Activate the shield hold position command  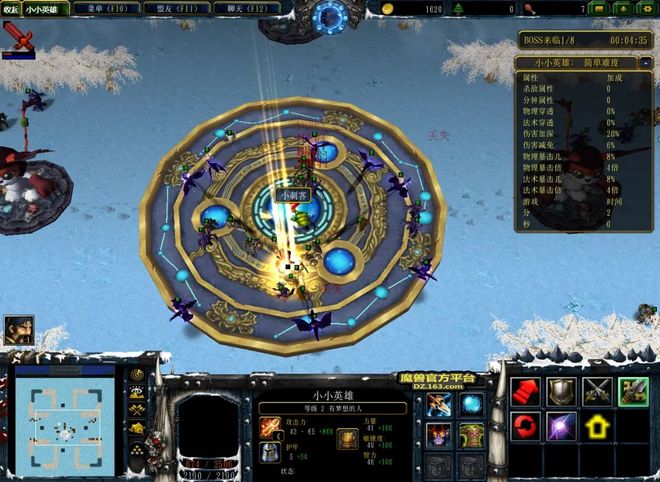561,392
